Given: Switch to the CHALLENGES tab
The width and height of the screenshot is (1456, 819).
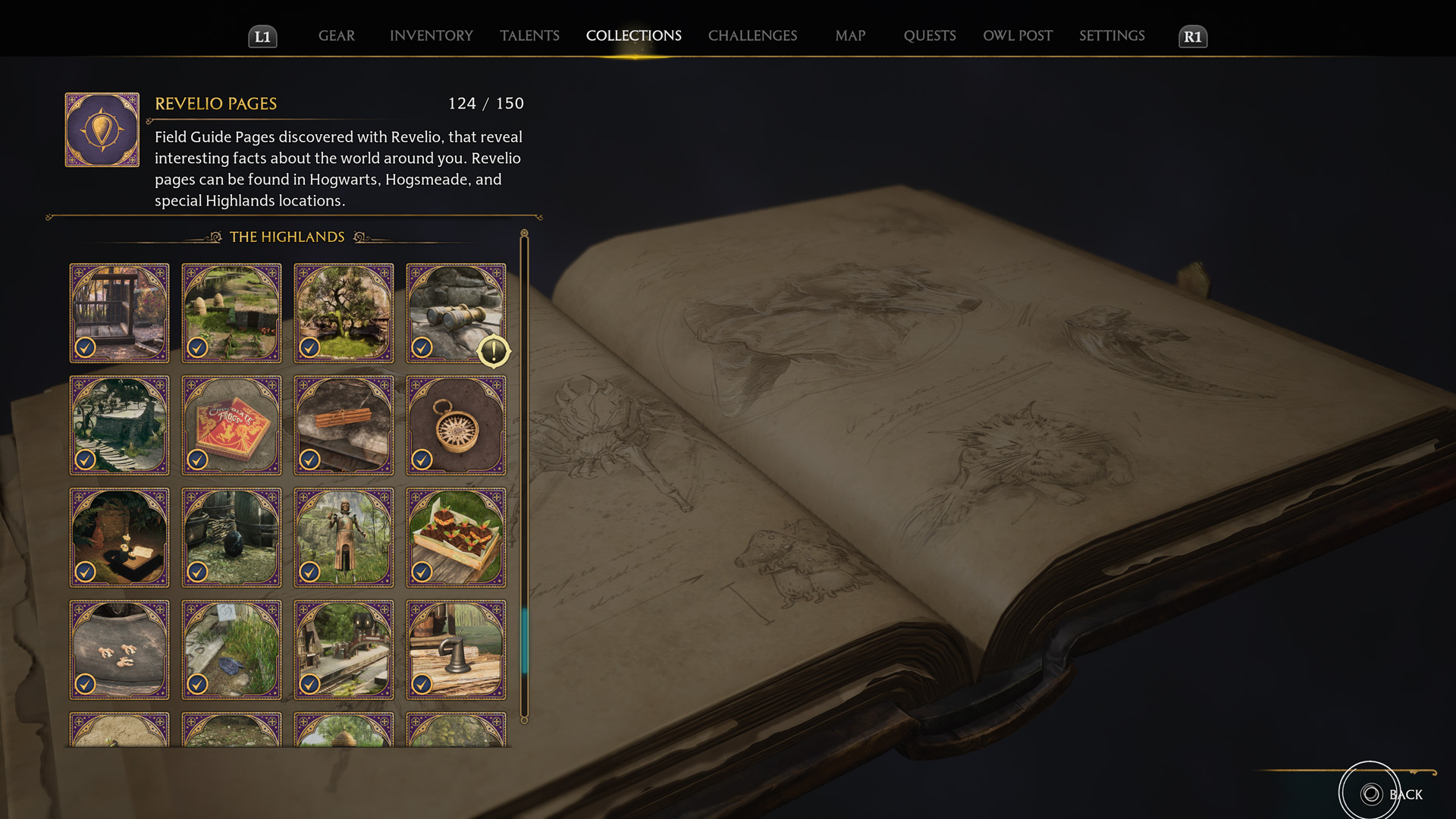Looking at the screenshot, I should (752, 36).
